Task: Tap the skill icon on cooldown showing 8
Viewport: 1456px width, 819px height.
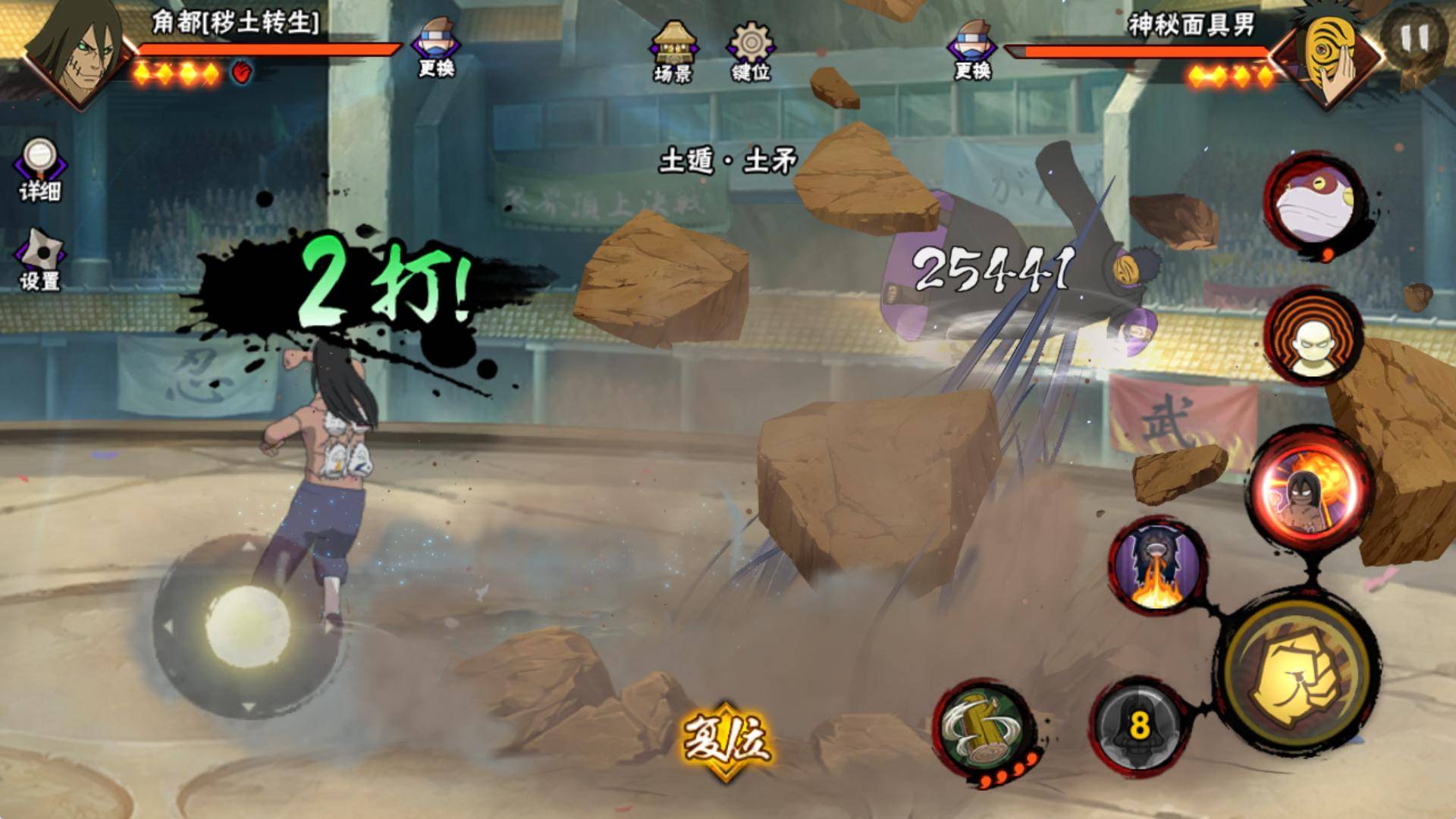Action: (x=1137, y=725)
